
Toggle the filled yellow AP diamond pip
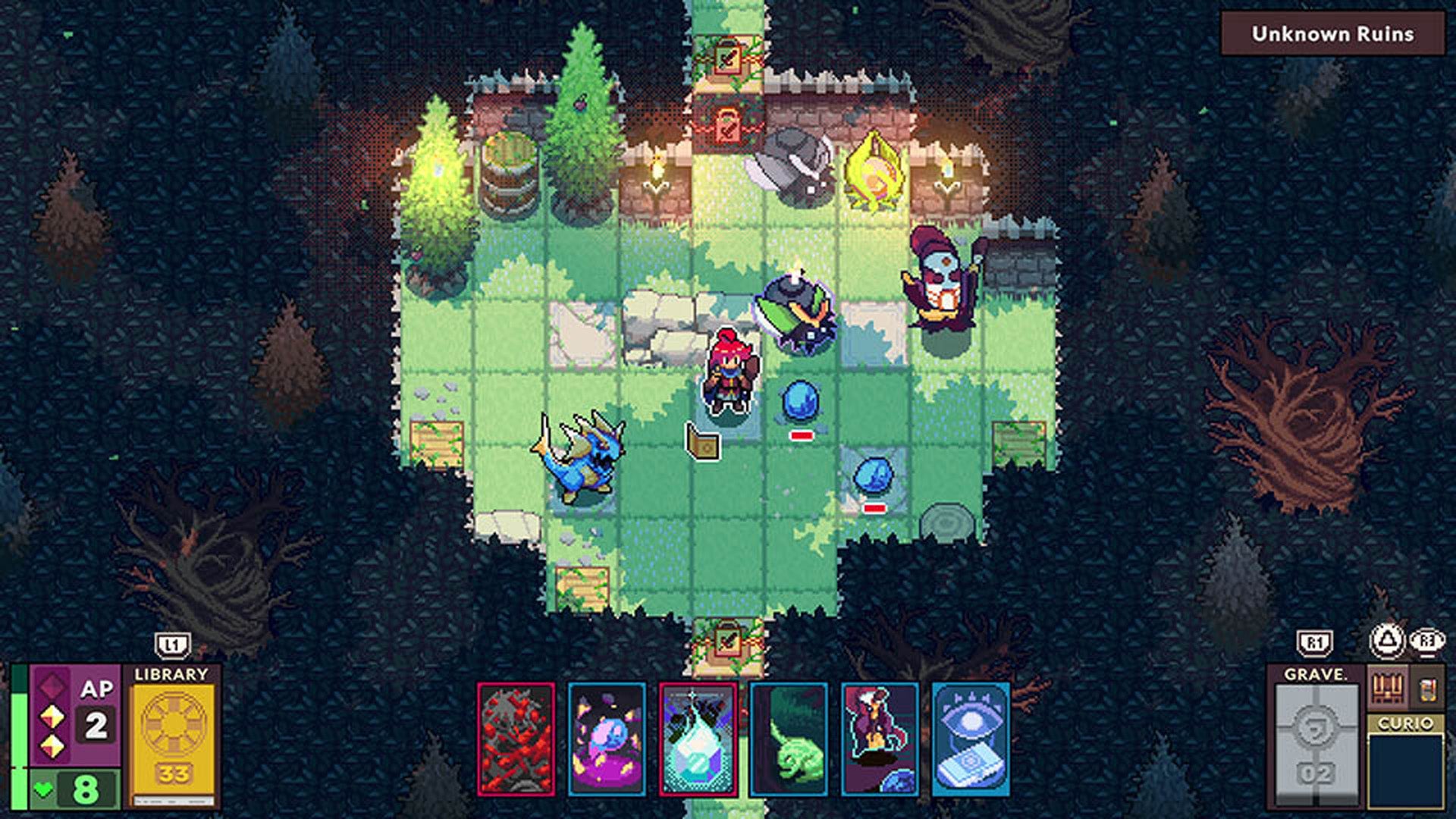tap(52, 717)
